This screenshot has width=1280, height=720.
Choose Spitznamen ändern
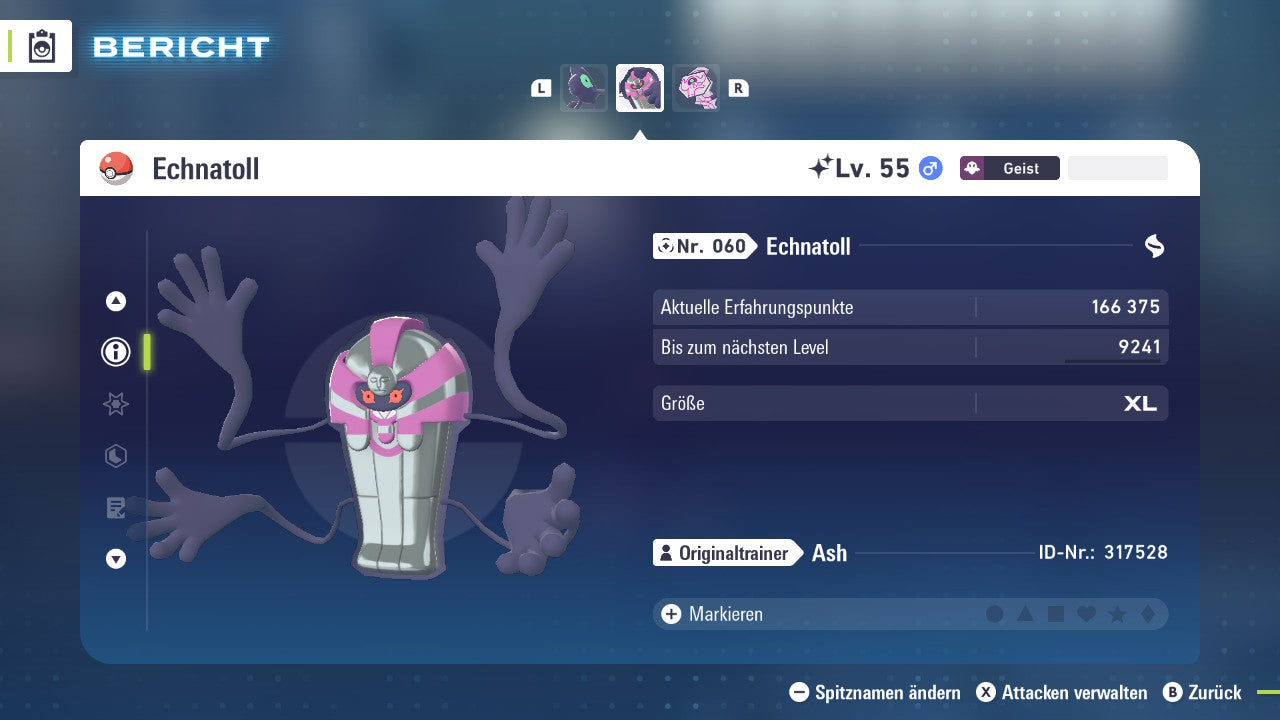pos(875,692)
